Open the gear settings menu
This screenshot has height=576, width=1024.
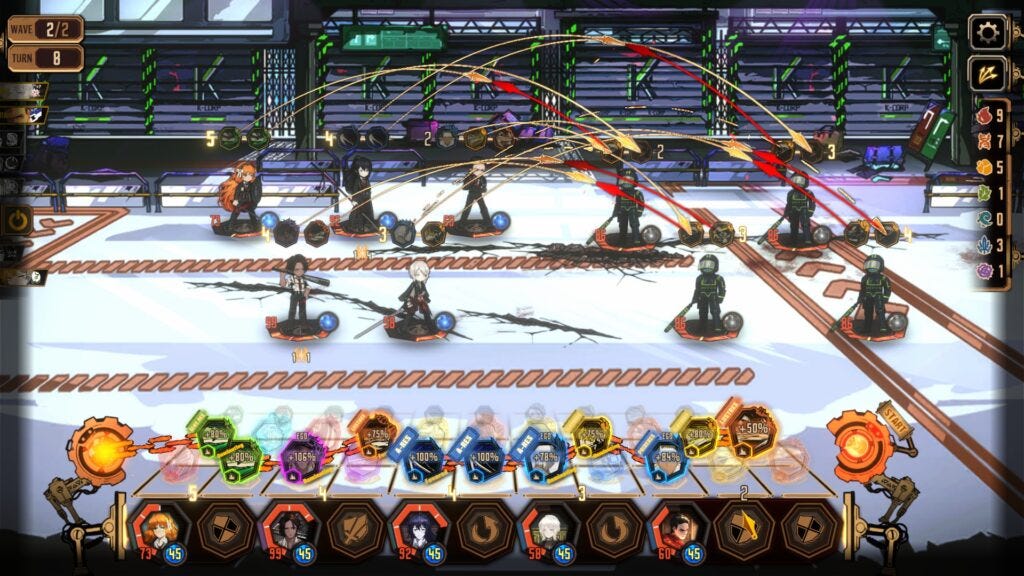coord(988,33)
